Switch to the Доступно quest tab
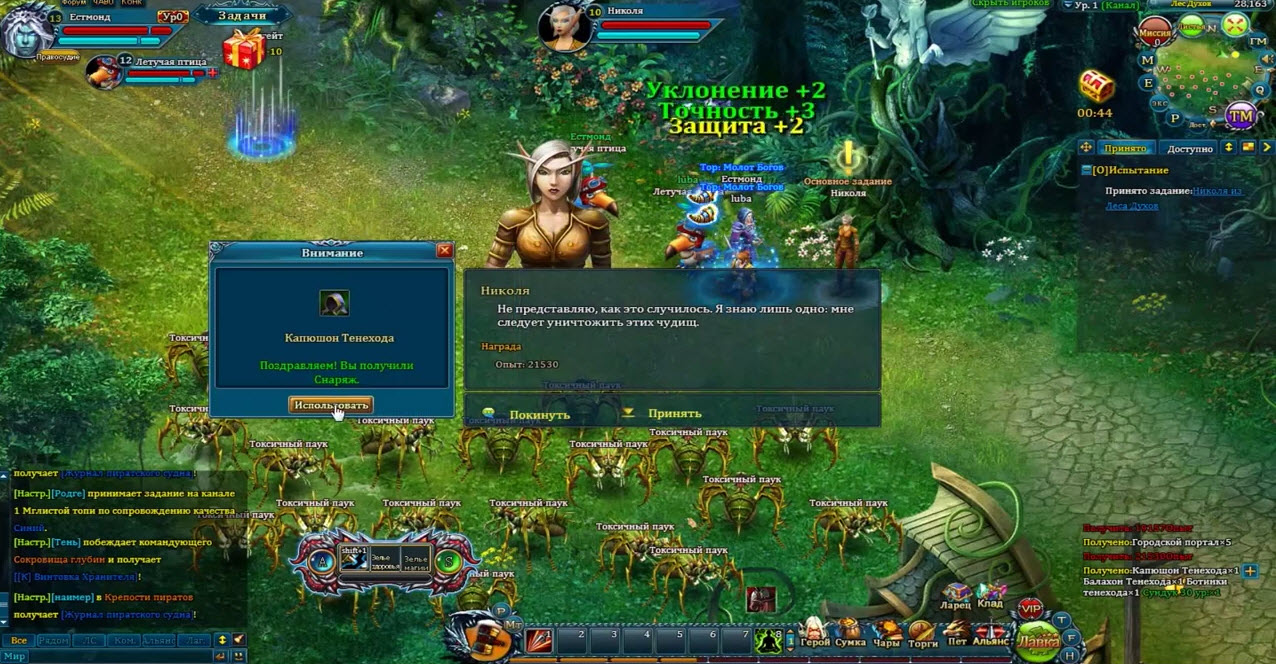This screenshot has width=1276, height=664. [x=1190, y=149]
